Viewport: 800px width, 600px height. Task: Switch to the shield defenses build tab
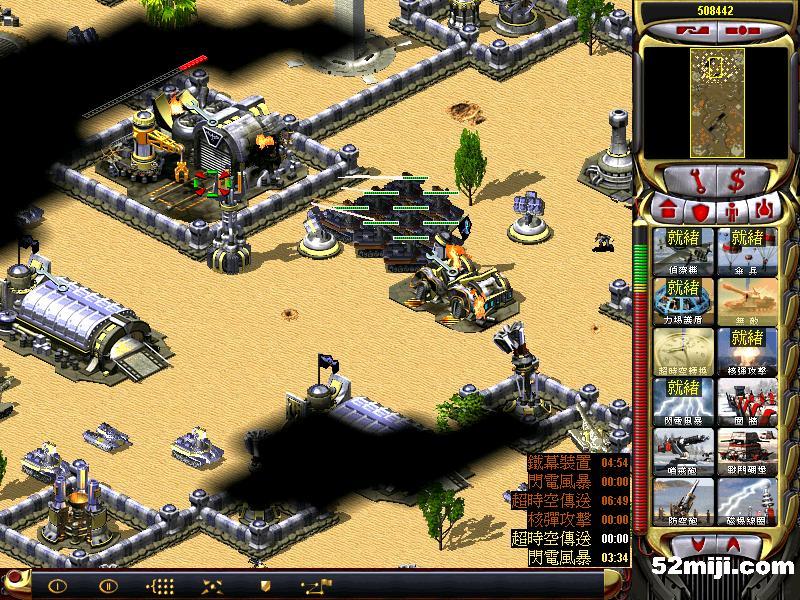tap(700, 211)
